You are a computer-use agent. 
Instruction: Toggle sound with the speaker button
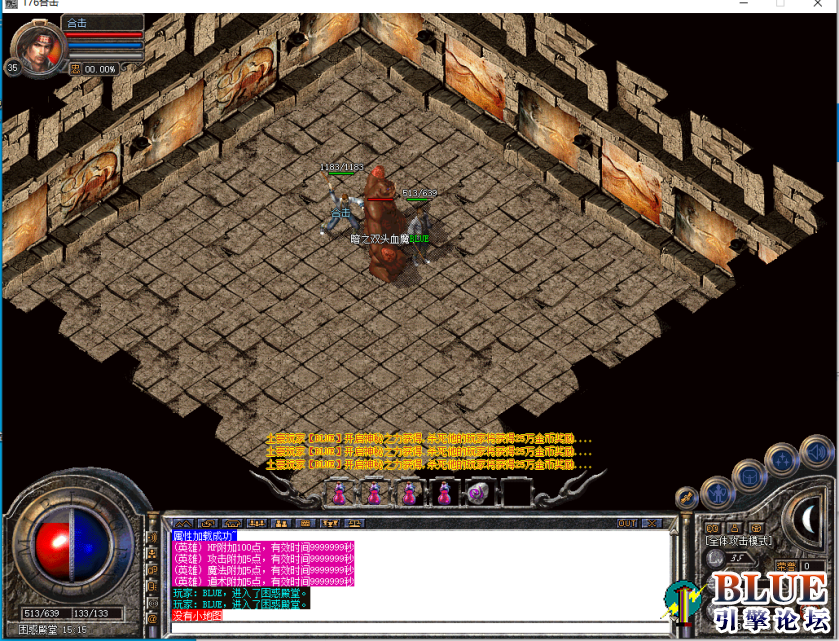coord(815,451)
